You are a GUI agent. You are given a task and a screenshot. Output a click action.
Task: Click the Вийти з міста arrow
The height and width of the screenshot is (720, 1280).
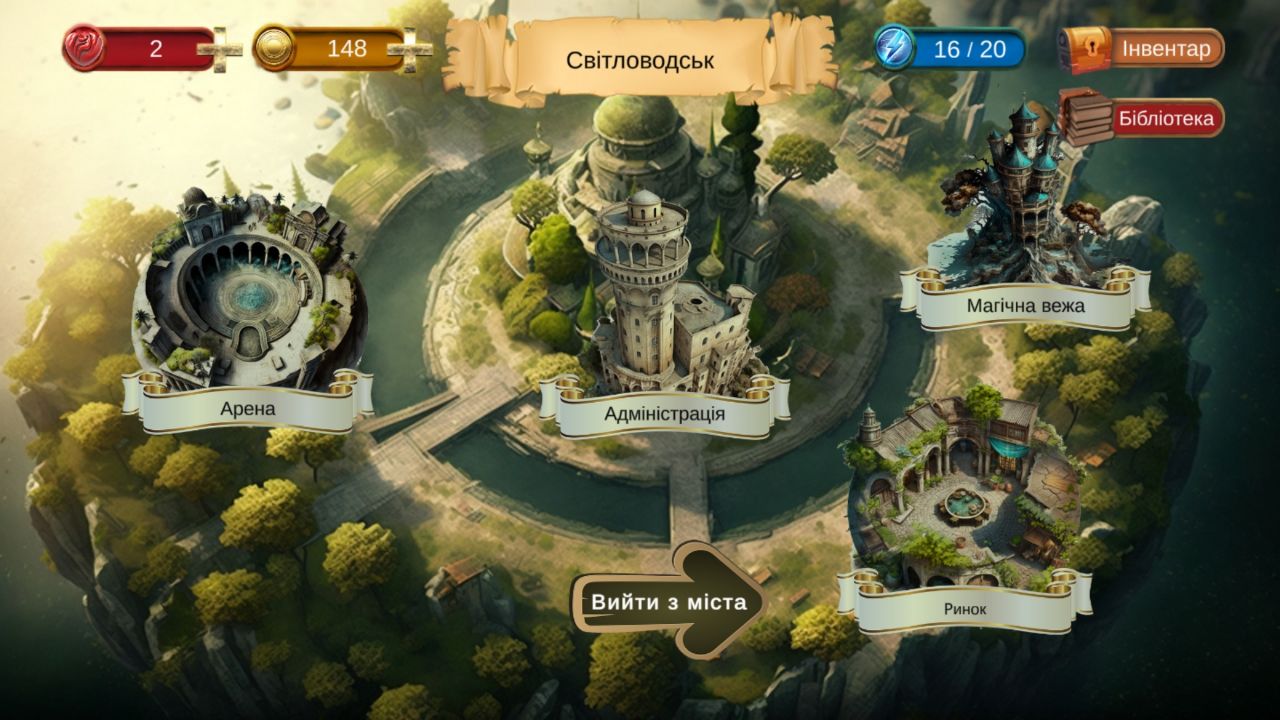click(x=668, y=602)
